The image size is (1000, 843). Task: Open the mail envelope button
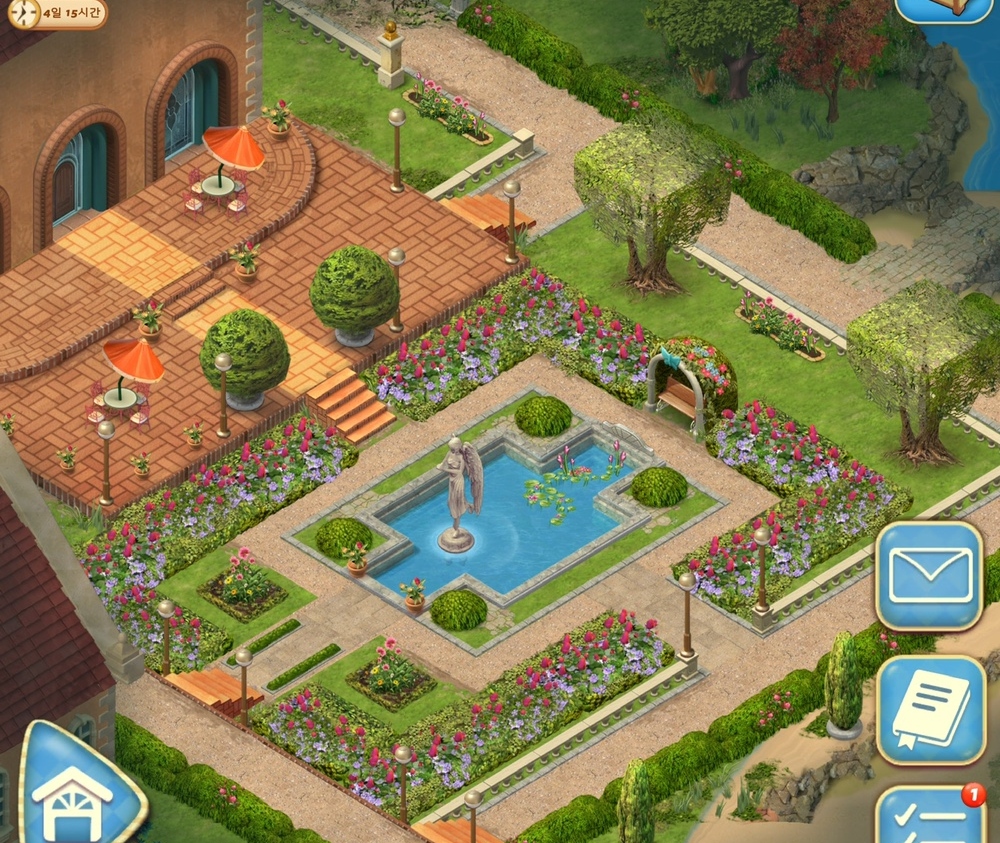tap(929, 576)
